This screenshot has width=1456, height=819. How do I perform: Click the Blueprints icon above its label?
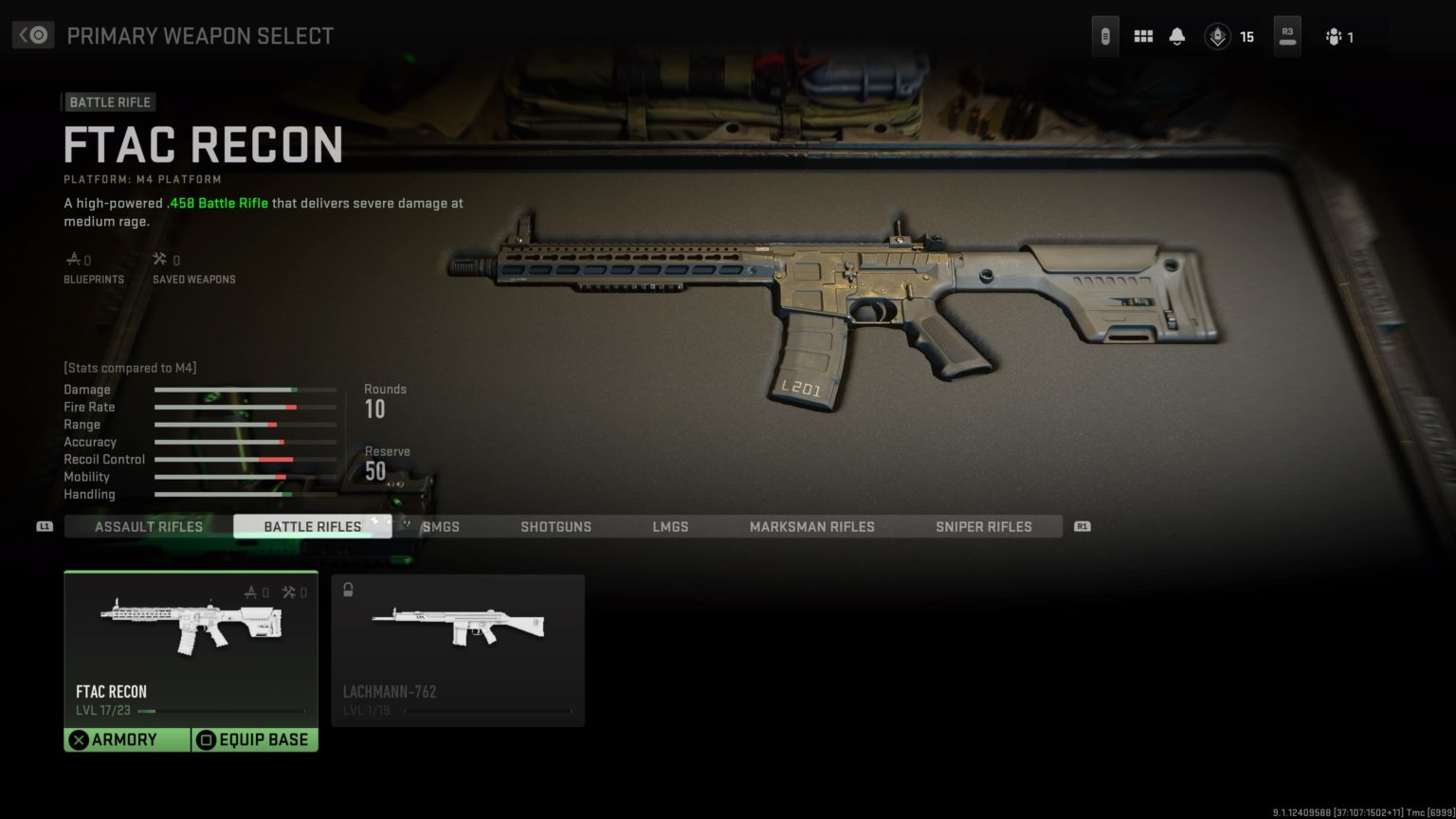point(75,257)
